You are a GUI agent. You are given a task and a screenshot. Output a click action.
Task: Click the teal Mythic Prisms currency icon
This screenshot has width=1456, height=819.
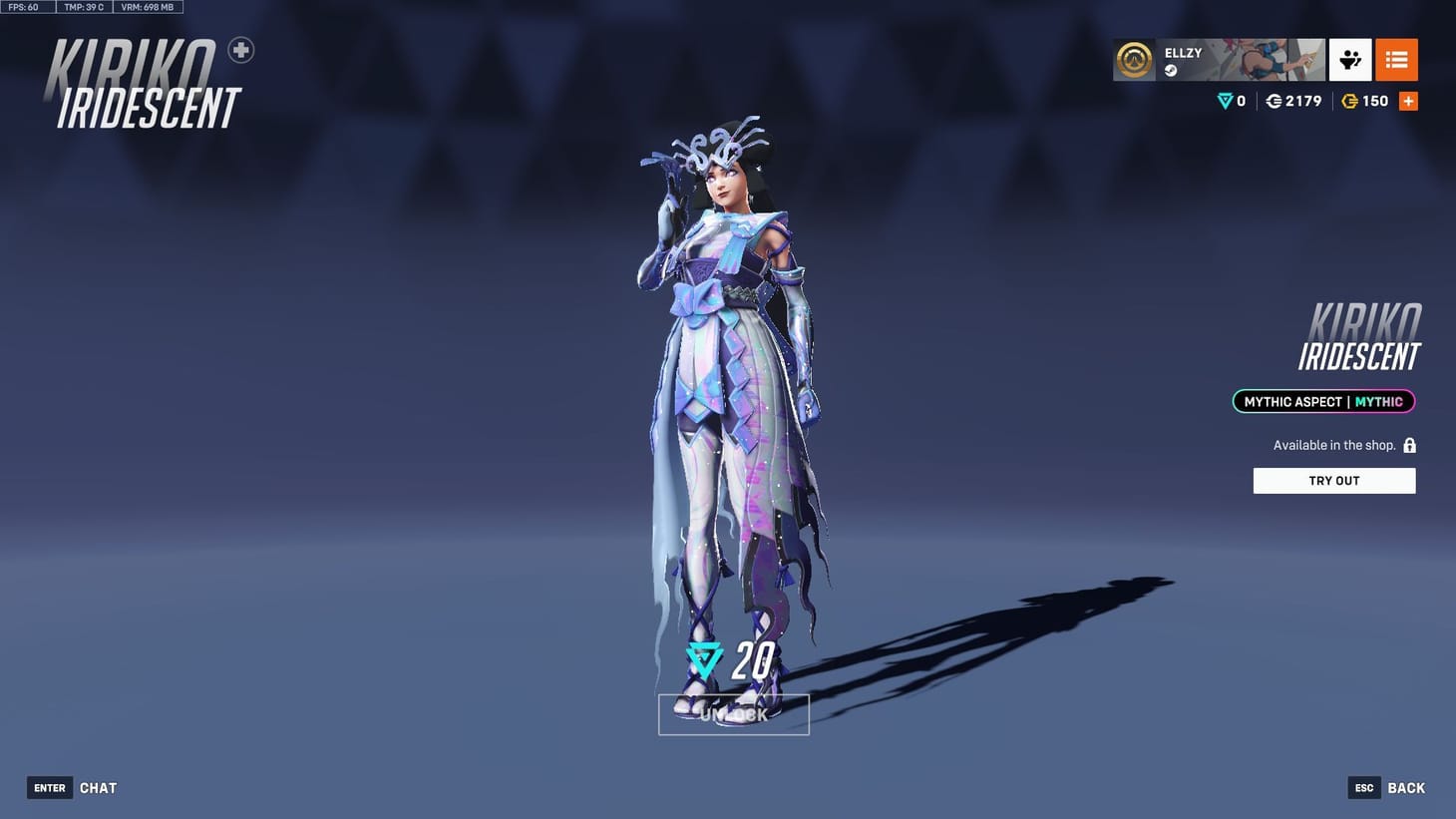1223,101
